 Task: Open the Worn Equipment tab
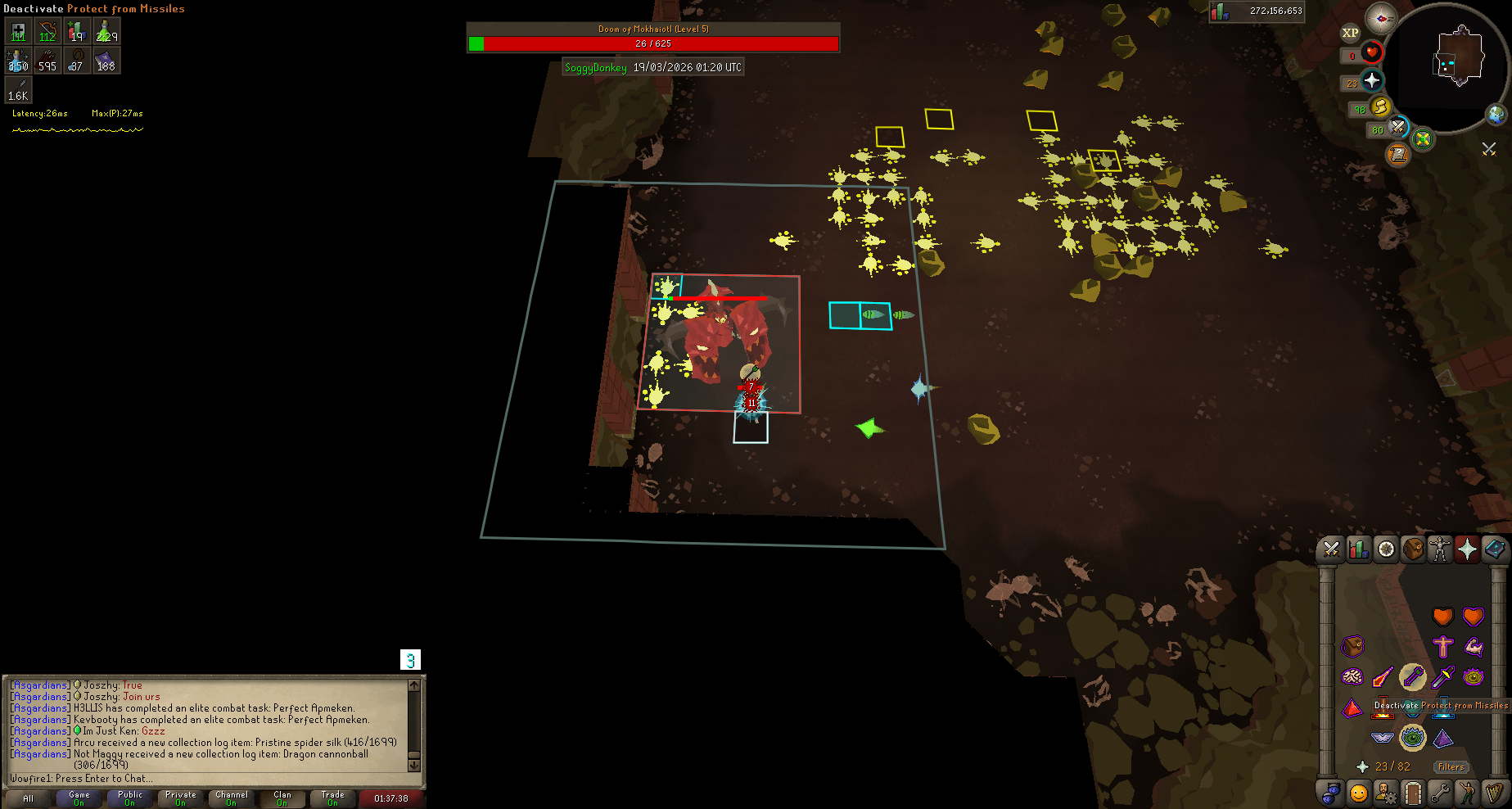[x=1440, y=549]
